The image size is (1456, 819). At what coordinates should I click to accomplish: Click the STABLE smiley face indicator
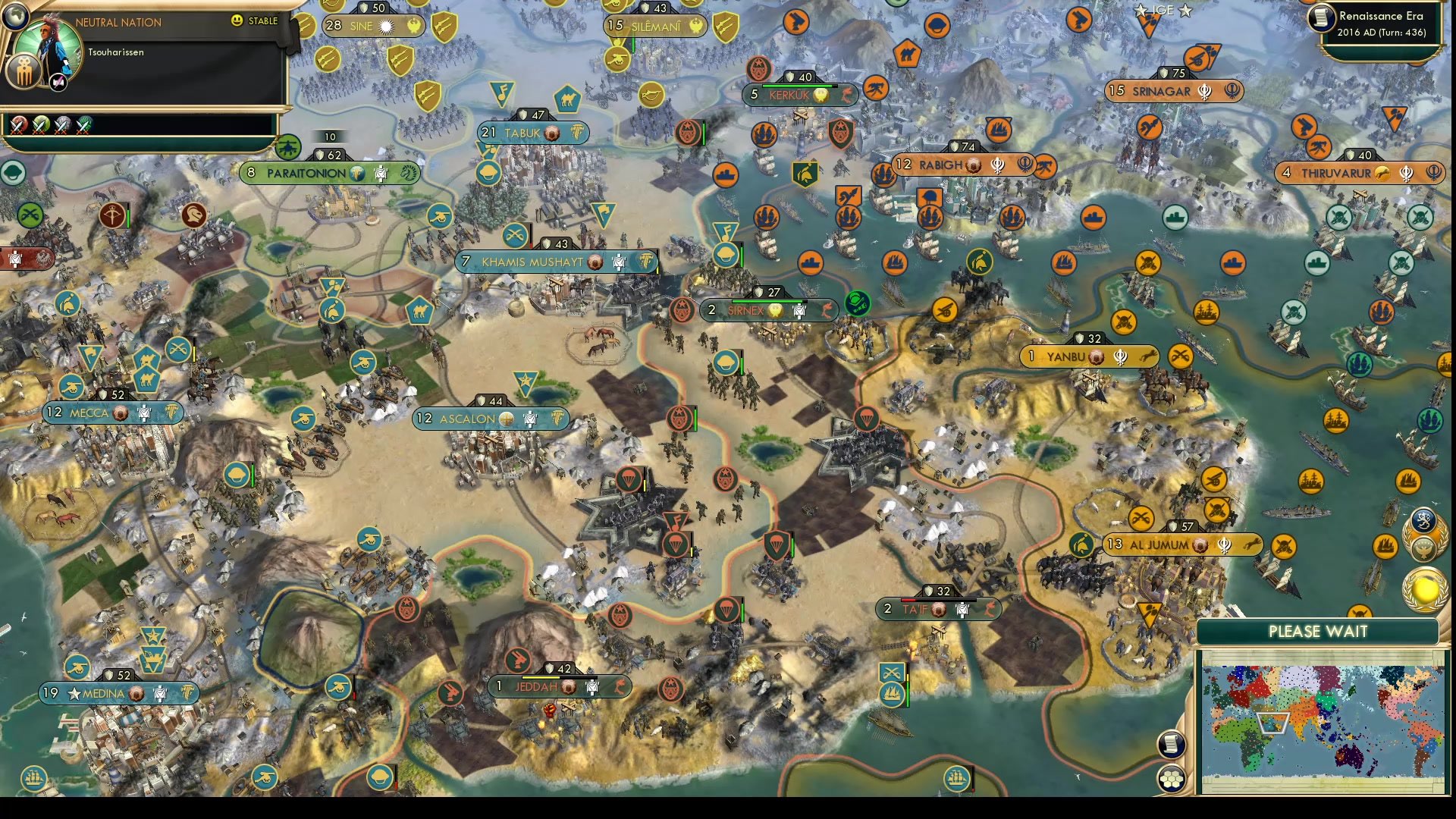click(x=237, y=21)
